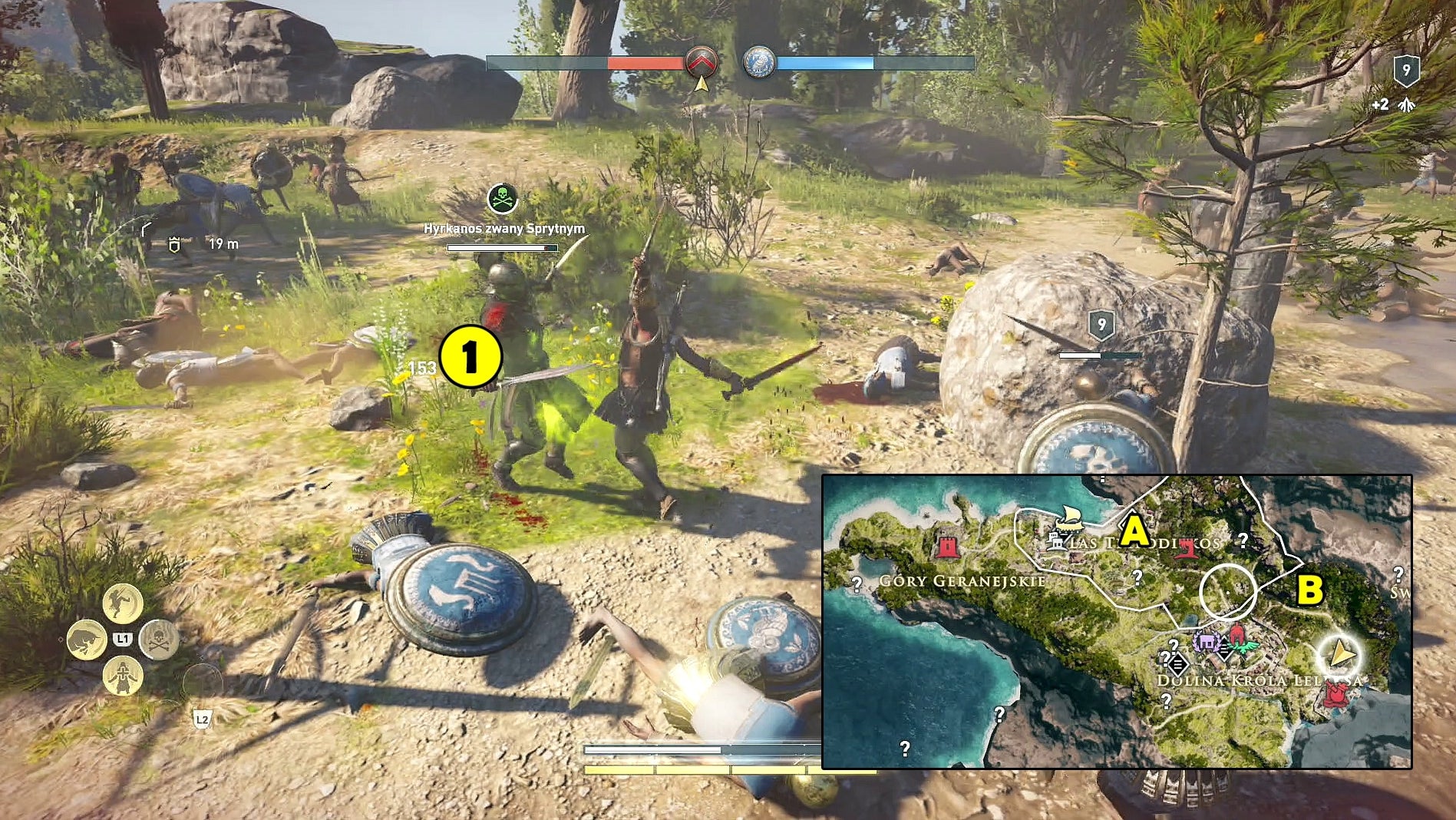Click the ship marker on the map
This screenshot has height=820, width=1456.
(x=1068, y=519)
